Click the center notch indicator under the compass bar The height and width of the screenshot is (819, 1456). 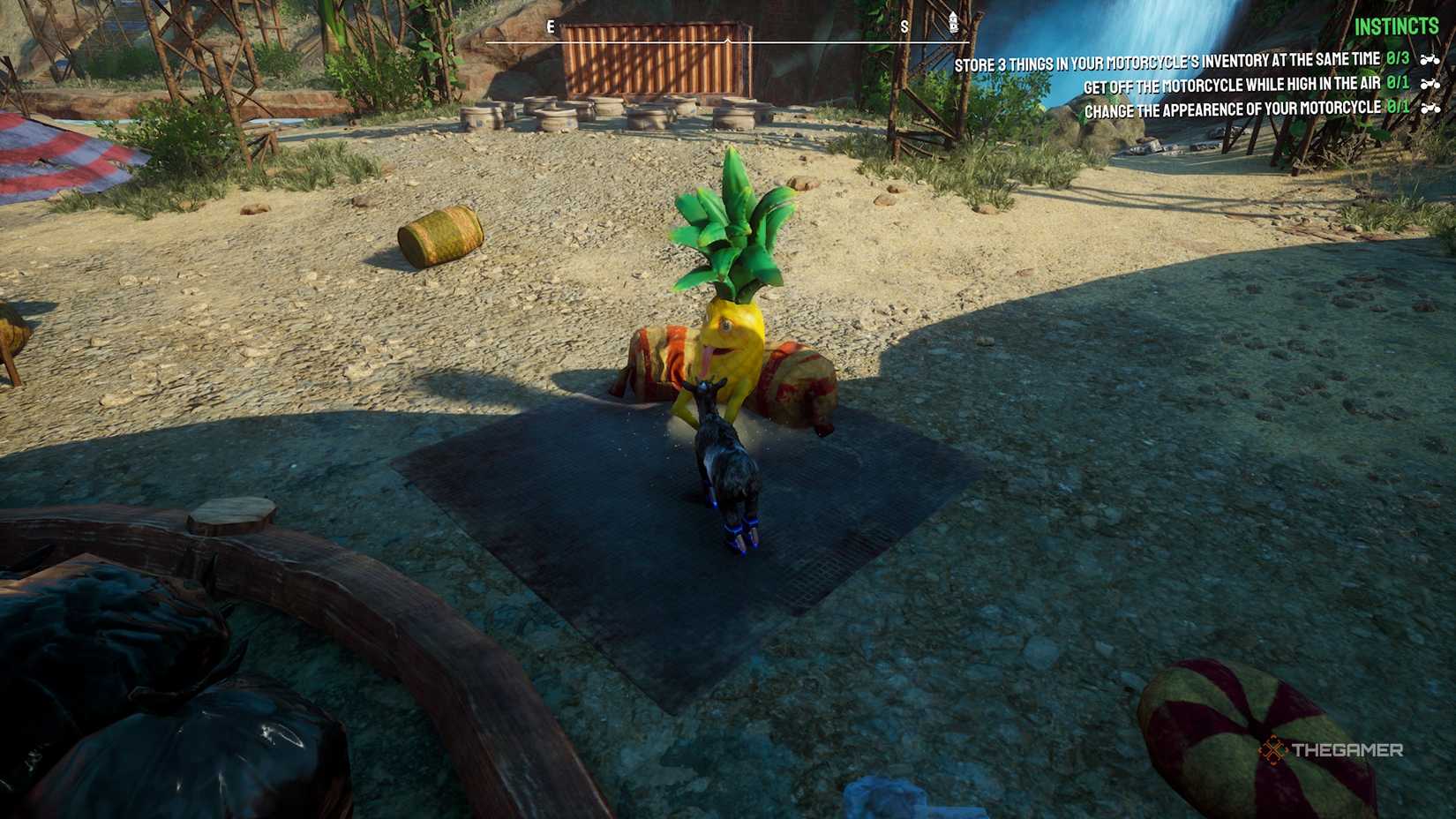728,40
